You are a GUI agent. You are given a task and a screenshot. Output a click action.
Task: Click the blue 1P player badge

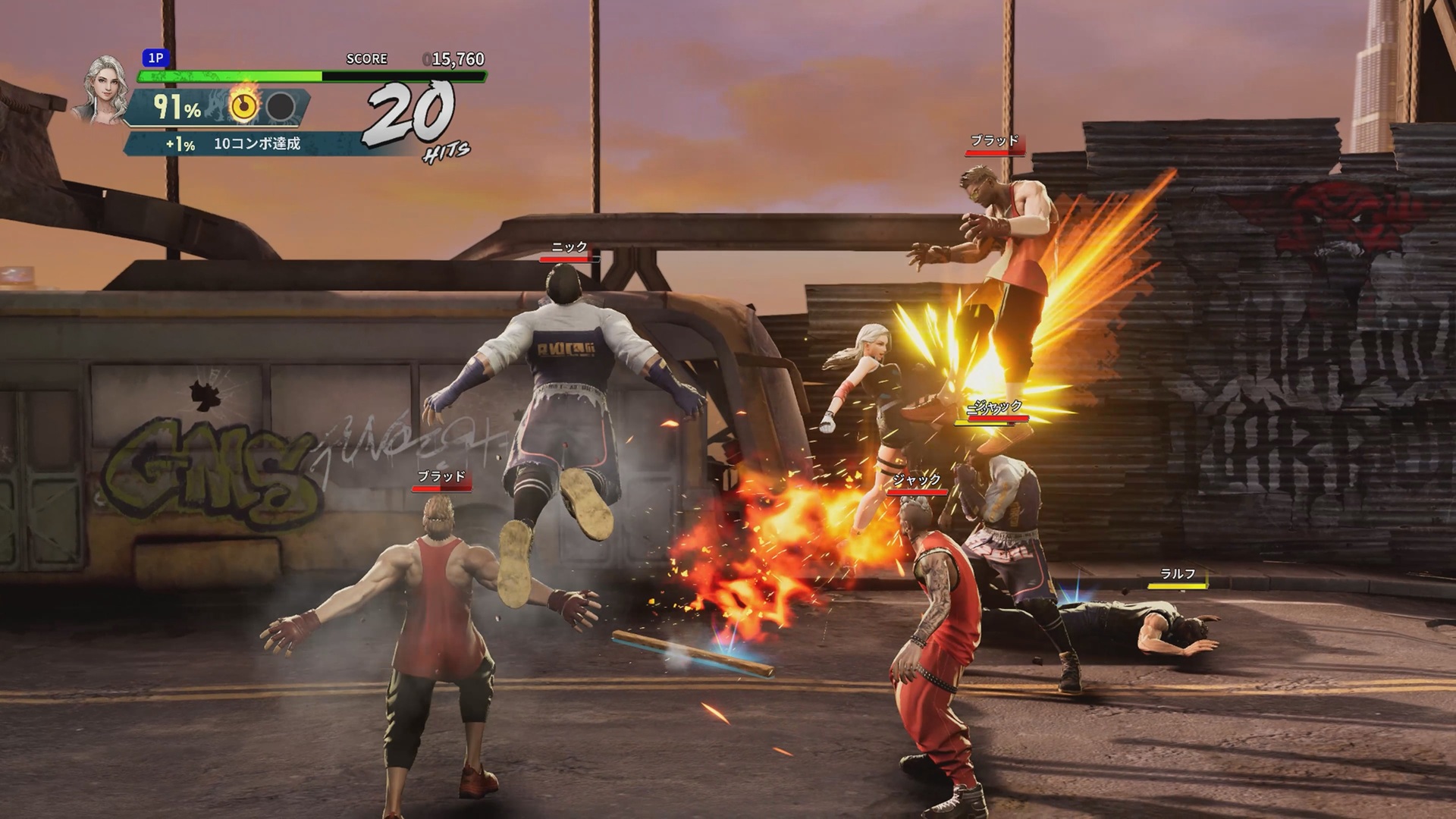(x=155, y=58)
